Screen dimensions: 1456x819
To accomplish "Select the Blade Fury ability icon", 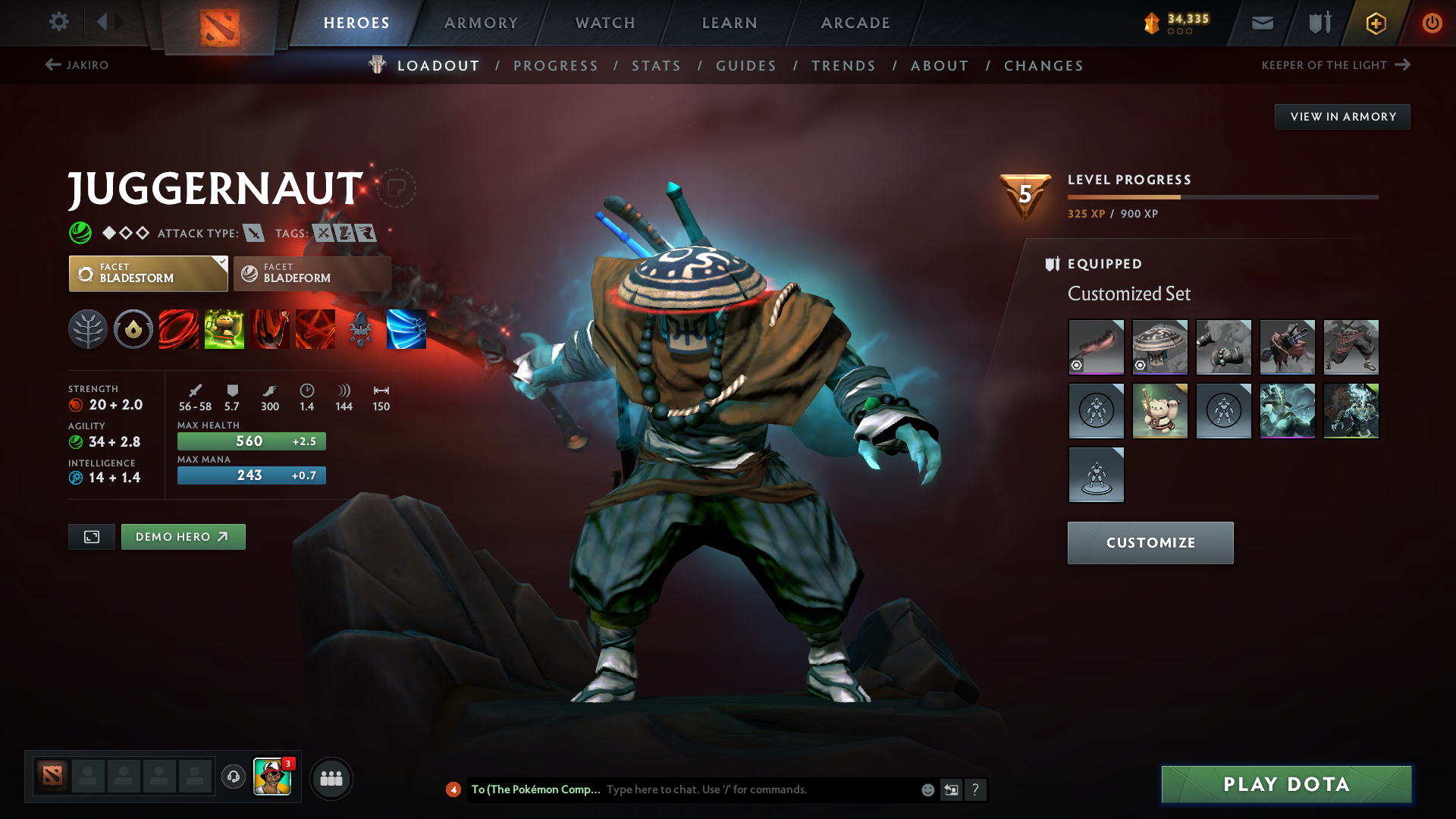I will [x=179, y=329].
